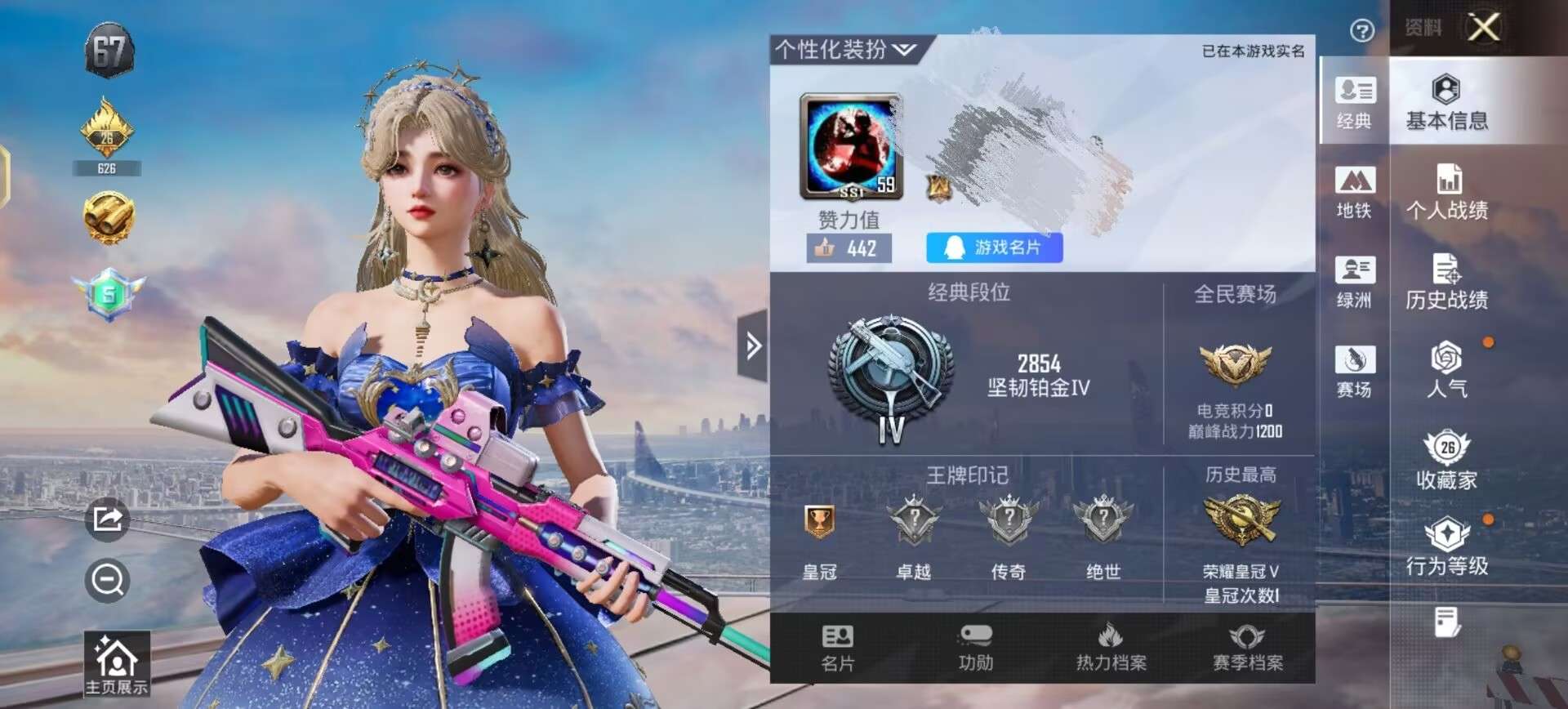Screen dimensions: 1568x709
Task: Switch to the 经典 classic mode tab
Action: 1354,102
